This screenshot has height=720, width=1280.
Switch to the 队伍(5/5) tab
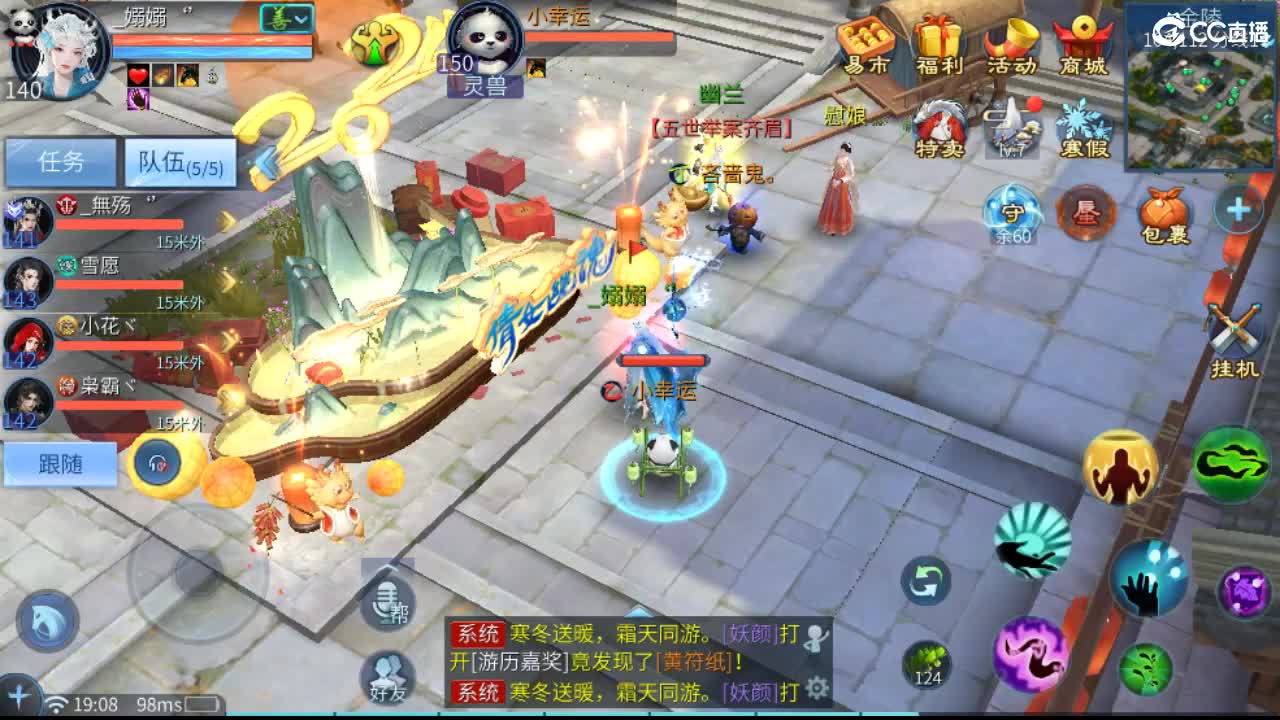tap(178, 160)
